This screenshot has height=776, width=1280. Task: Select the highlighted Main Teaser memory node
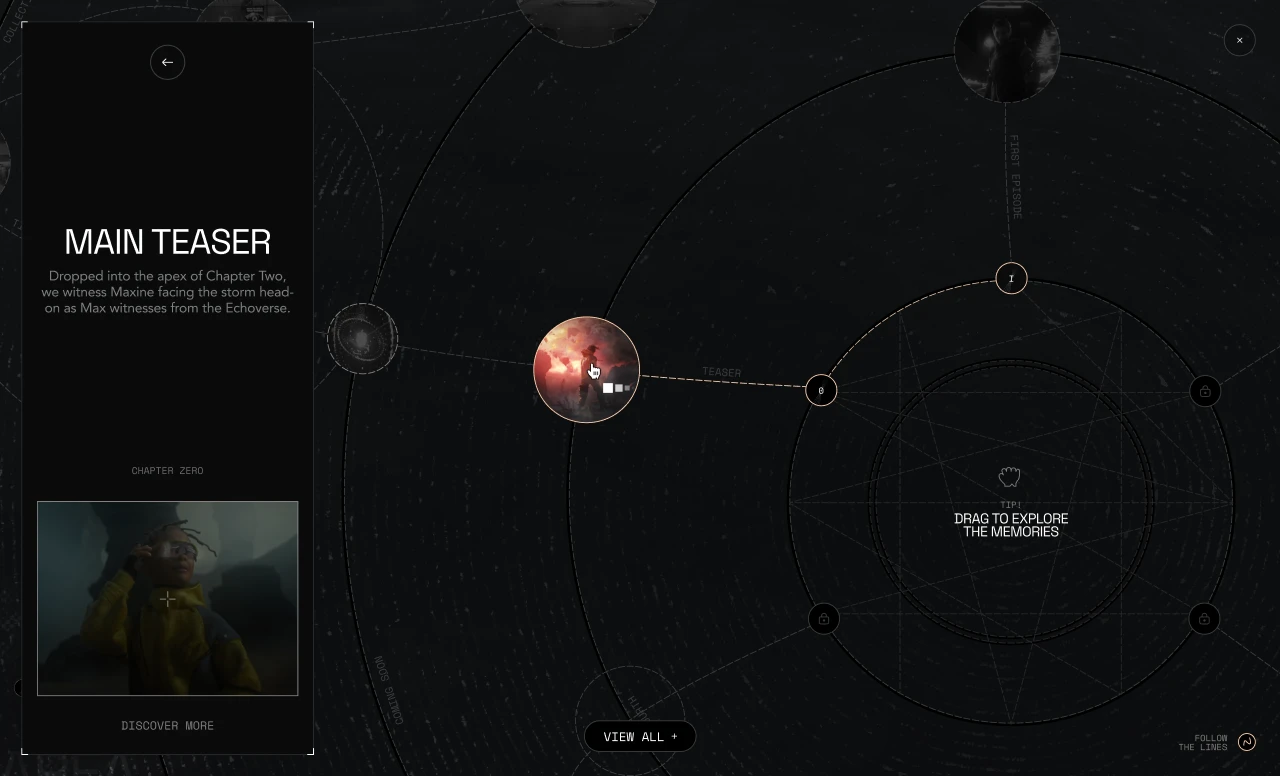(586, 369)
